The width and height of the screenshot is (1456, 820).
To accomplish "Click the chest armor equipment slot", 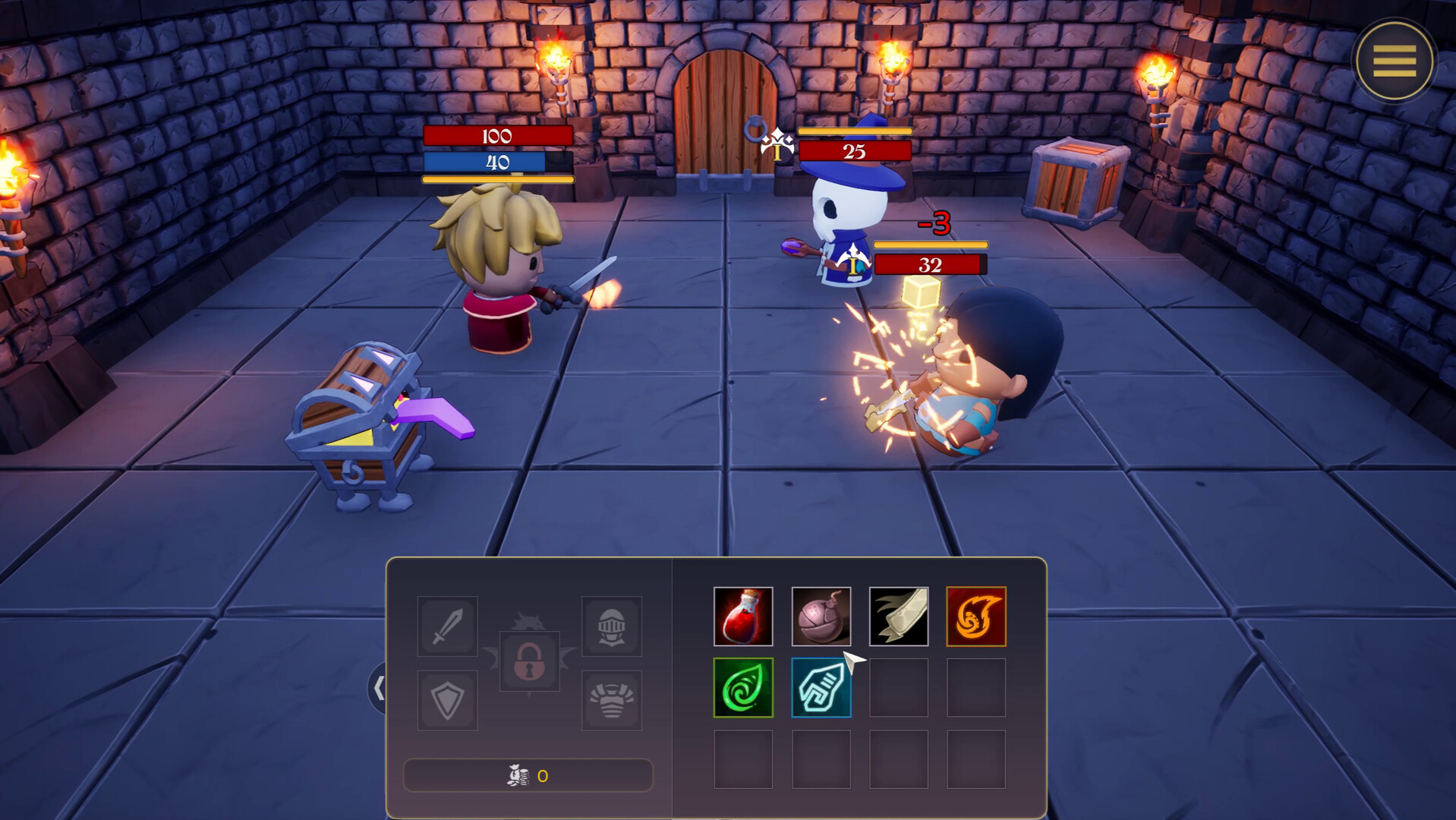I will click(x=612, y=700).
